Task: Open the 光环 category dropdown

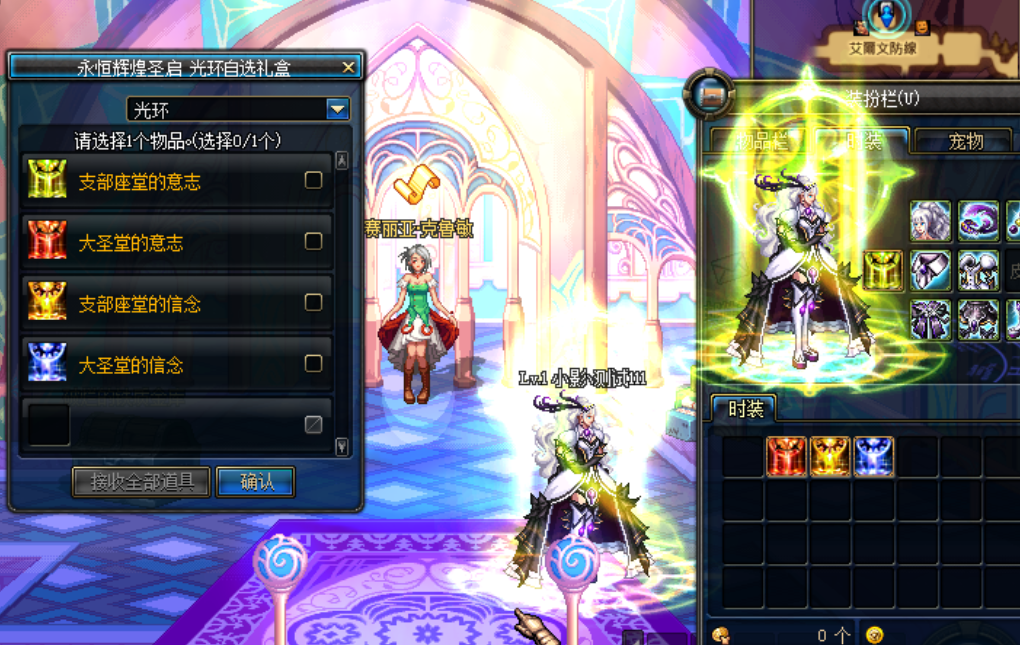Action: [338, 109]
